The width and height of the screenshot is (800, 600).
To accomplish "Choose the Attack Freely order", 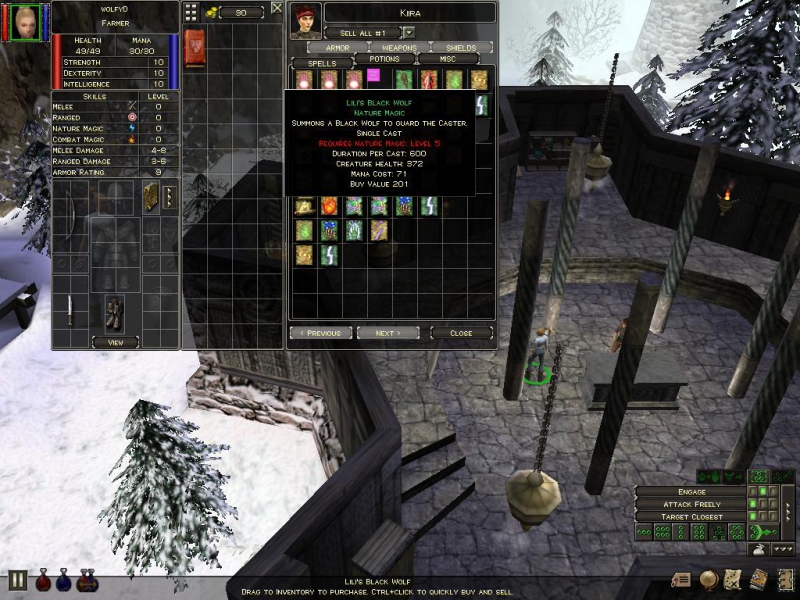I will coord(691,504).
